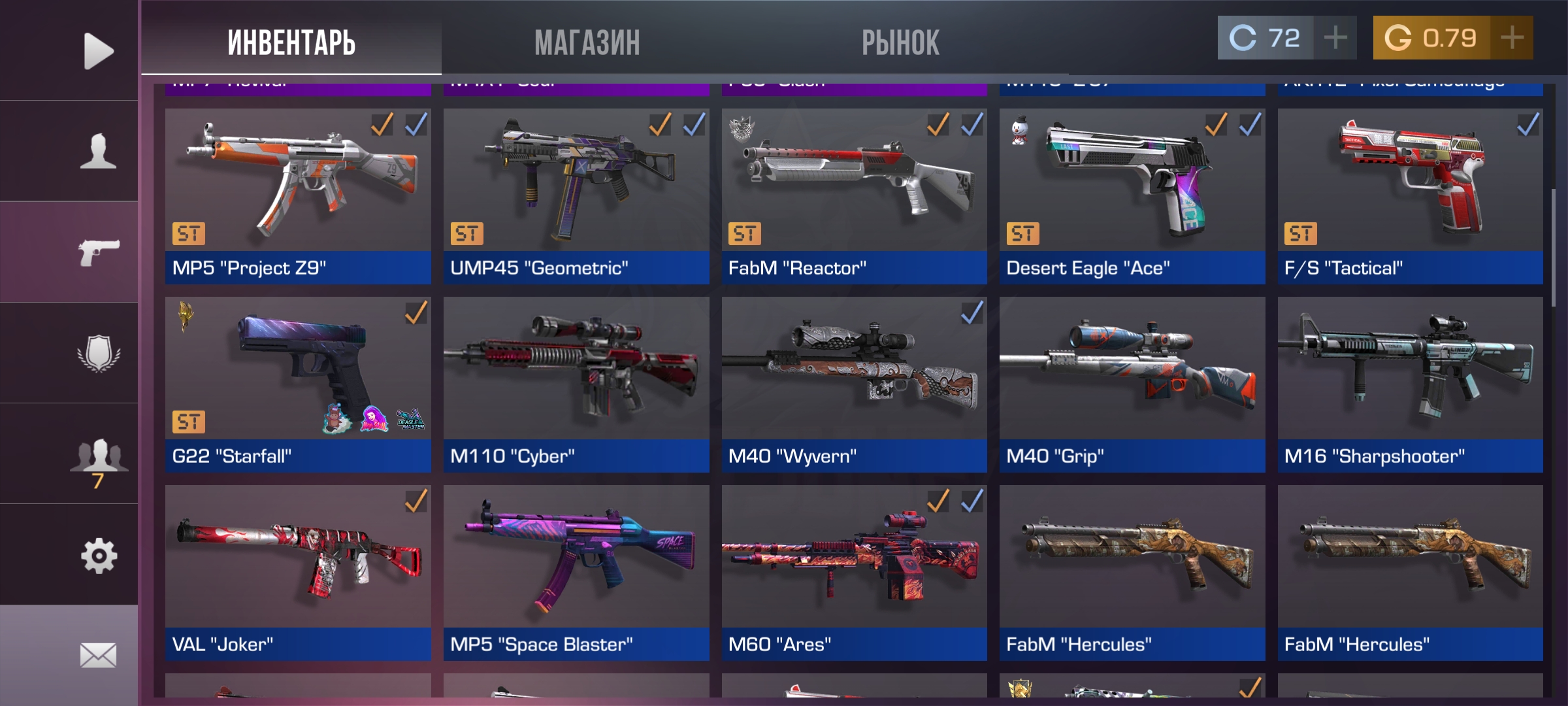
Task: Select the M16 "Sharpshooter" skin
Action: click(1410, 384)
